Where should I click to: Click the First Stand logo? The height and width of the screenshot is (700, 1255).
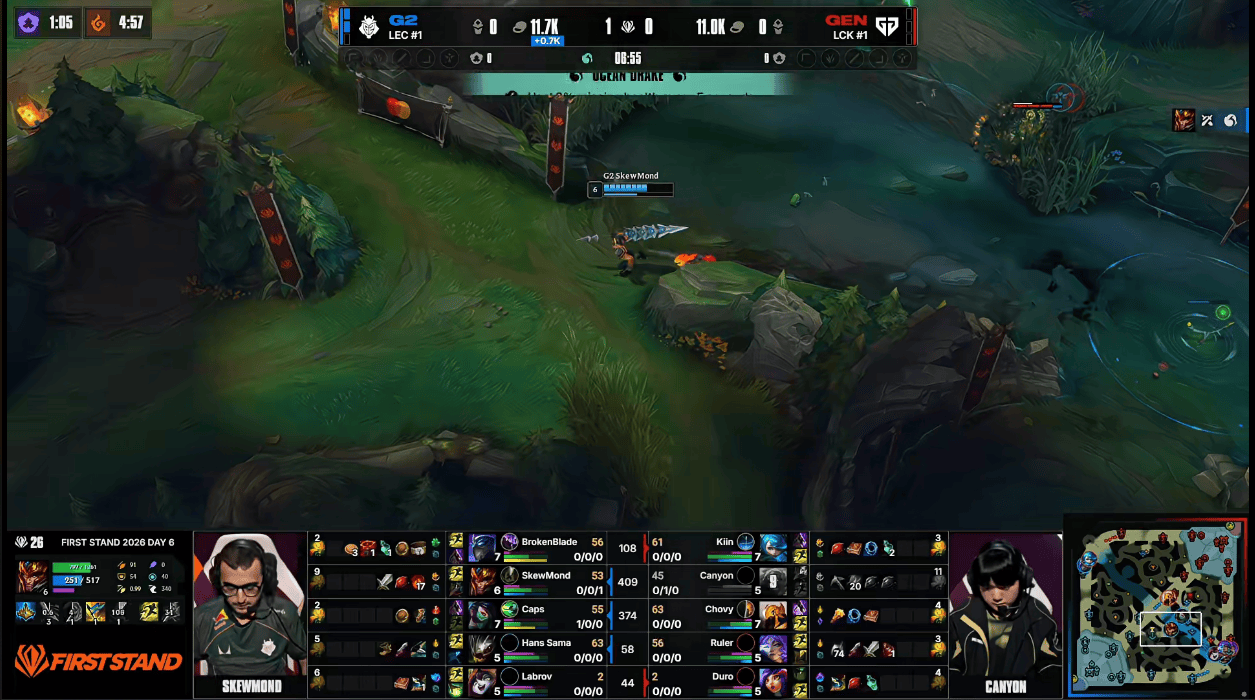point(98,661)
